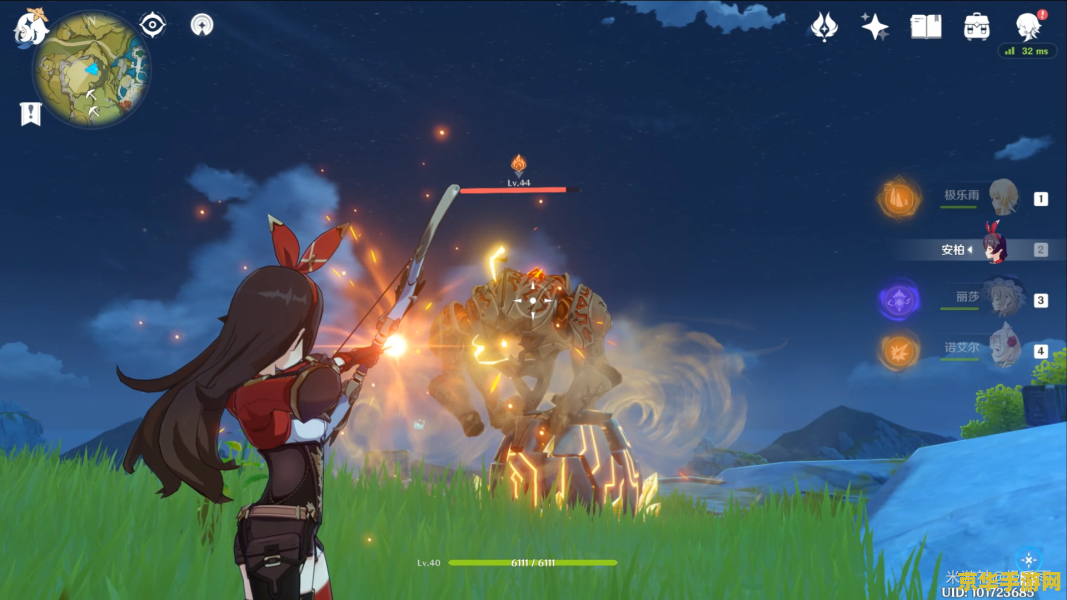Open the four-pointed star wish icon
This screenshot has height=600, width=1067.
[x=875, y=27]
